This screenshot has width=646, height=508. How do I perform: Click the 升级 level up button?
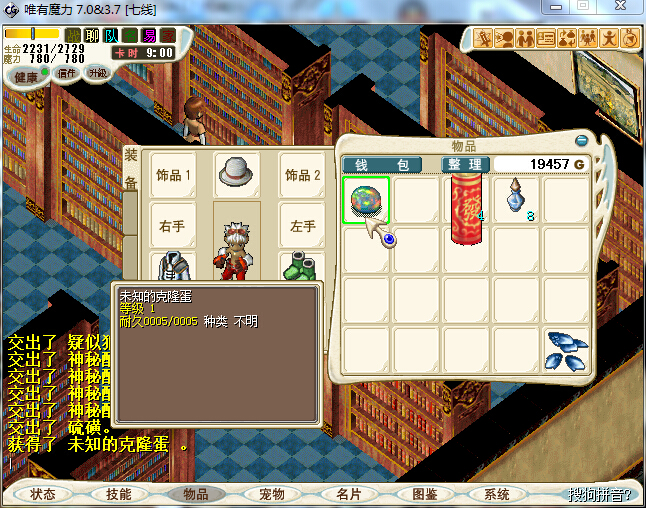tap(98, 73)
